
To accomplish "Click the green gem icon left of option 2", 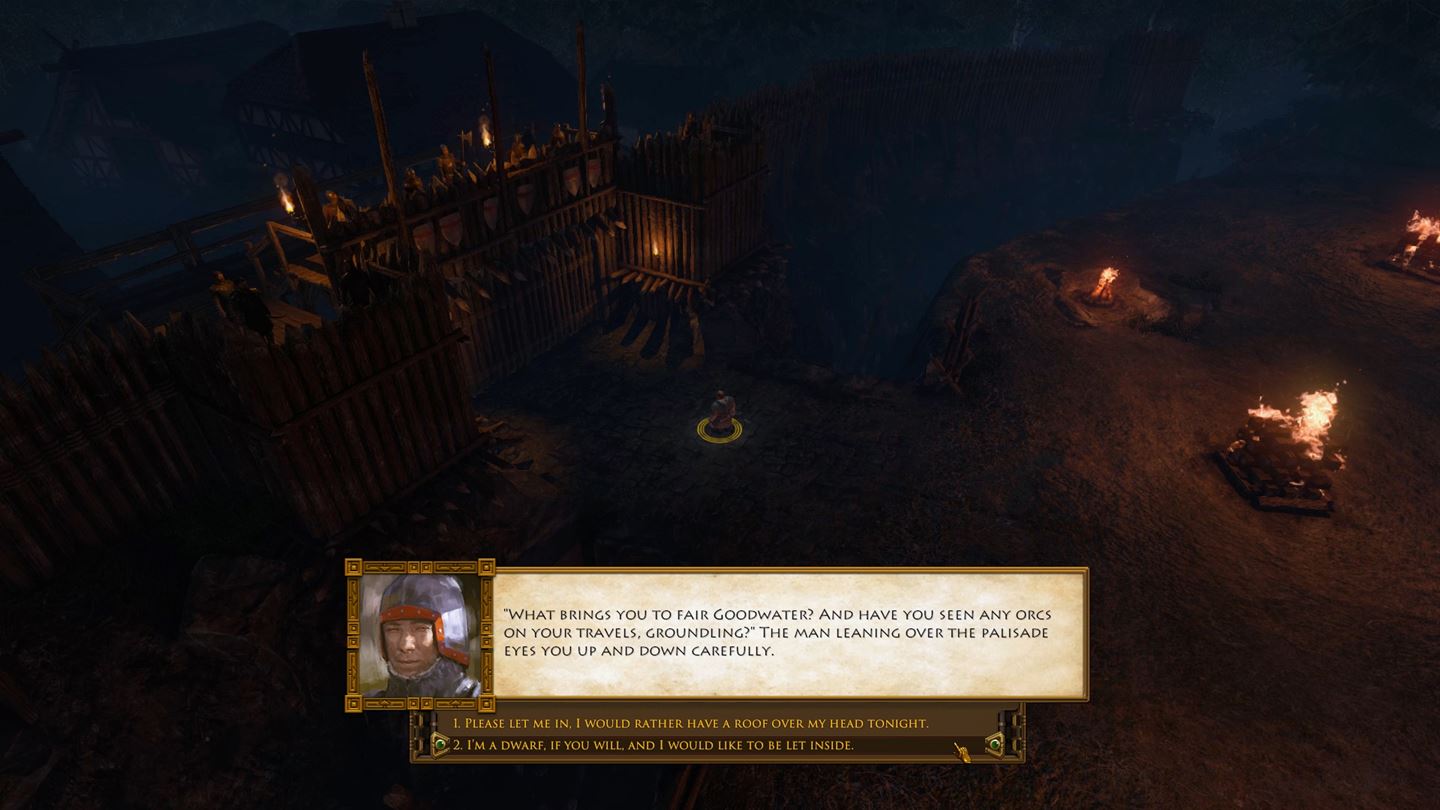I will tap(441, 744).
